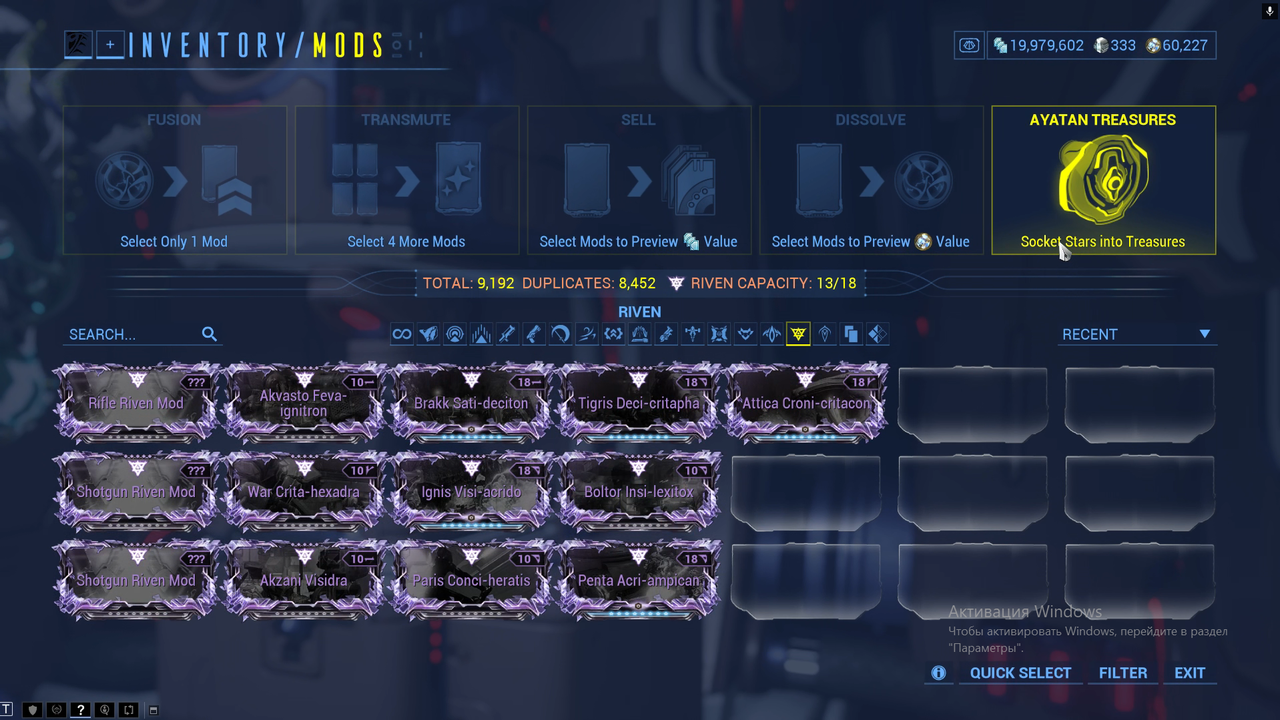Select the Paris Conci-heratis riven mod
1280x720 pixels.
click(x=471, y=580)
